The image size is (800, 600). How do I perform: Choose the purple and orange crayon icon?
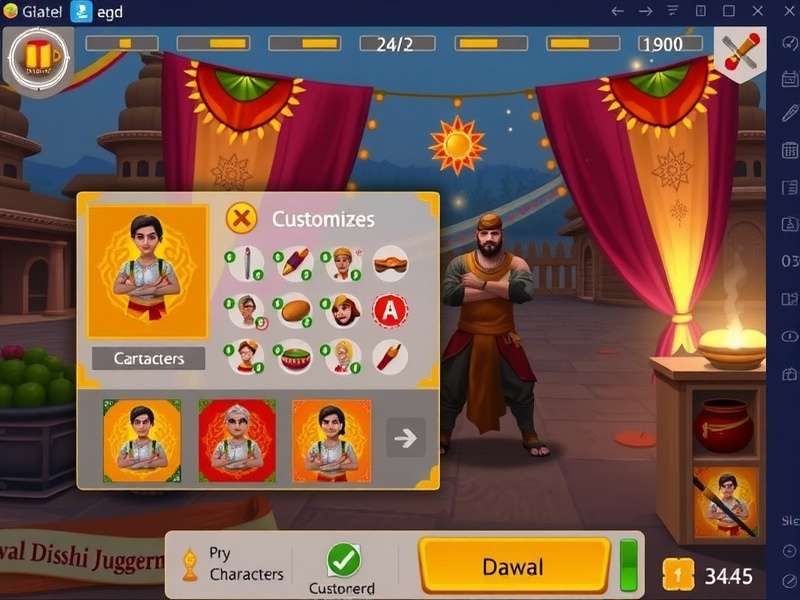click(x=295, y=263)
